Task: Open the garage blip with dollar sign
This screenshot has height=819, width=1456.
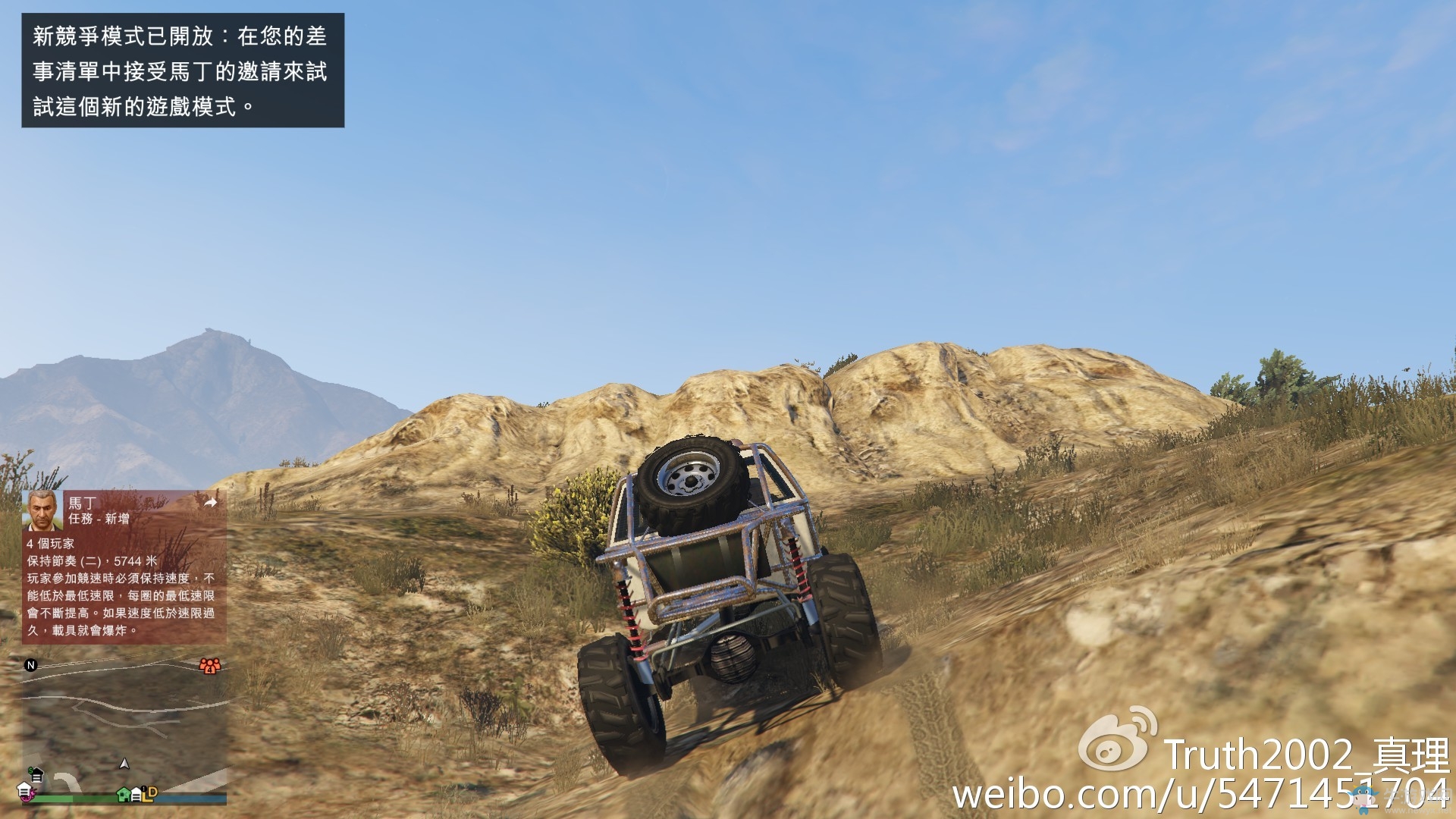Action: click(36, 774)
